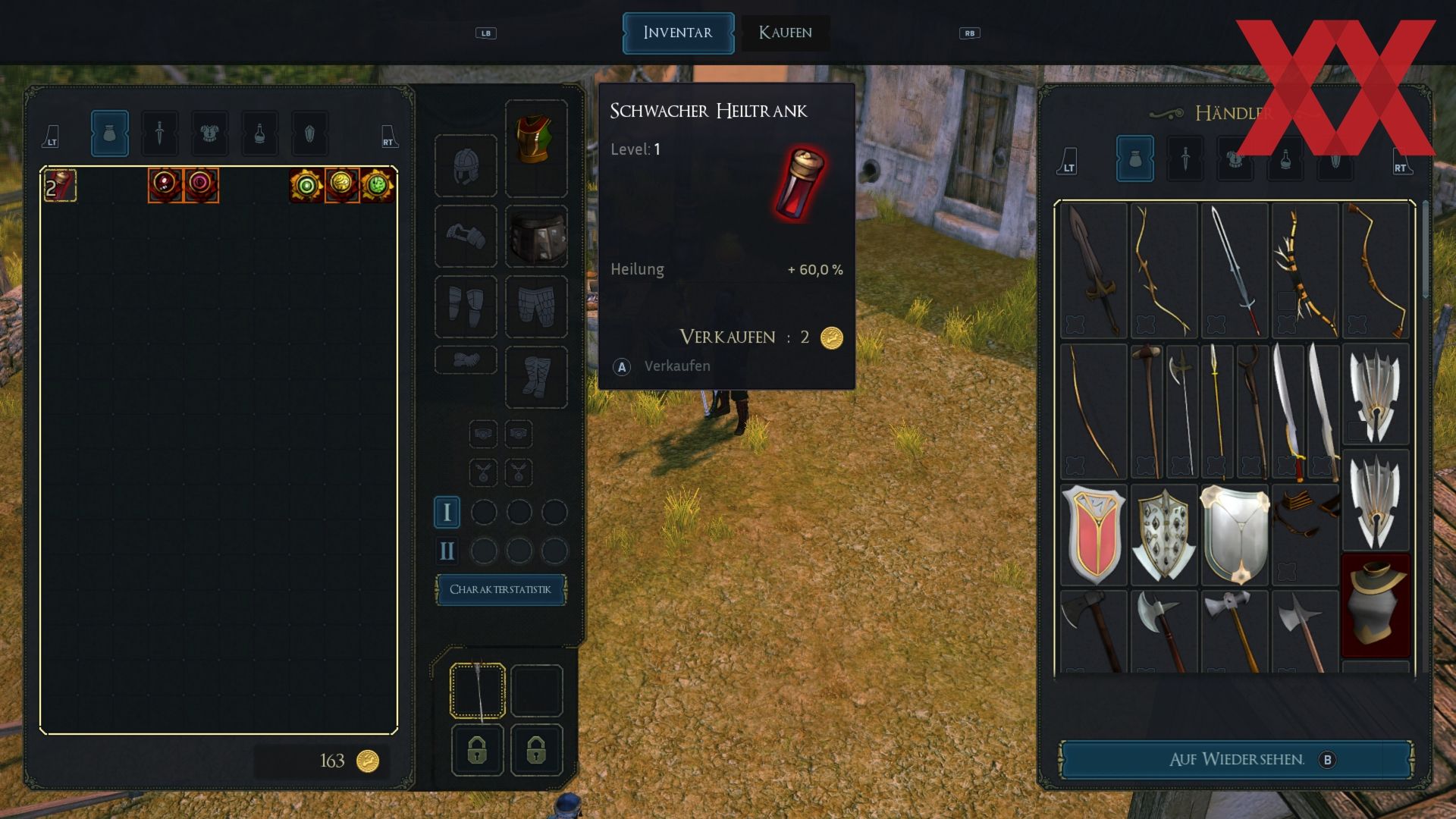The width and height of the screenshot is (1456, 819).
Task: Activate weapon set I
Action: coord(447,513)
